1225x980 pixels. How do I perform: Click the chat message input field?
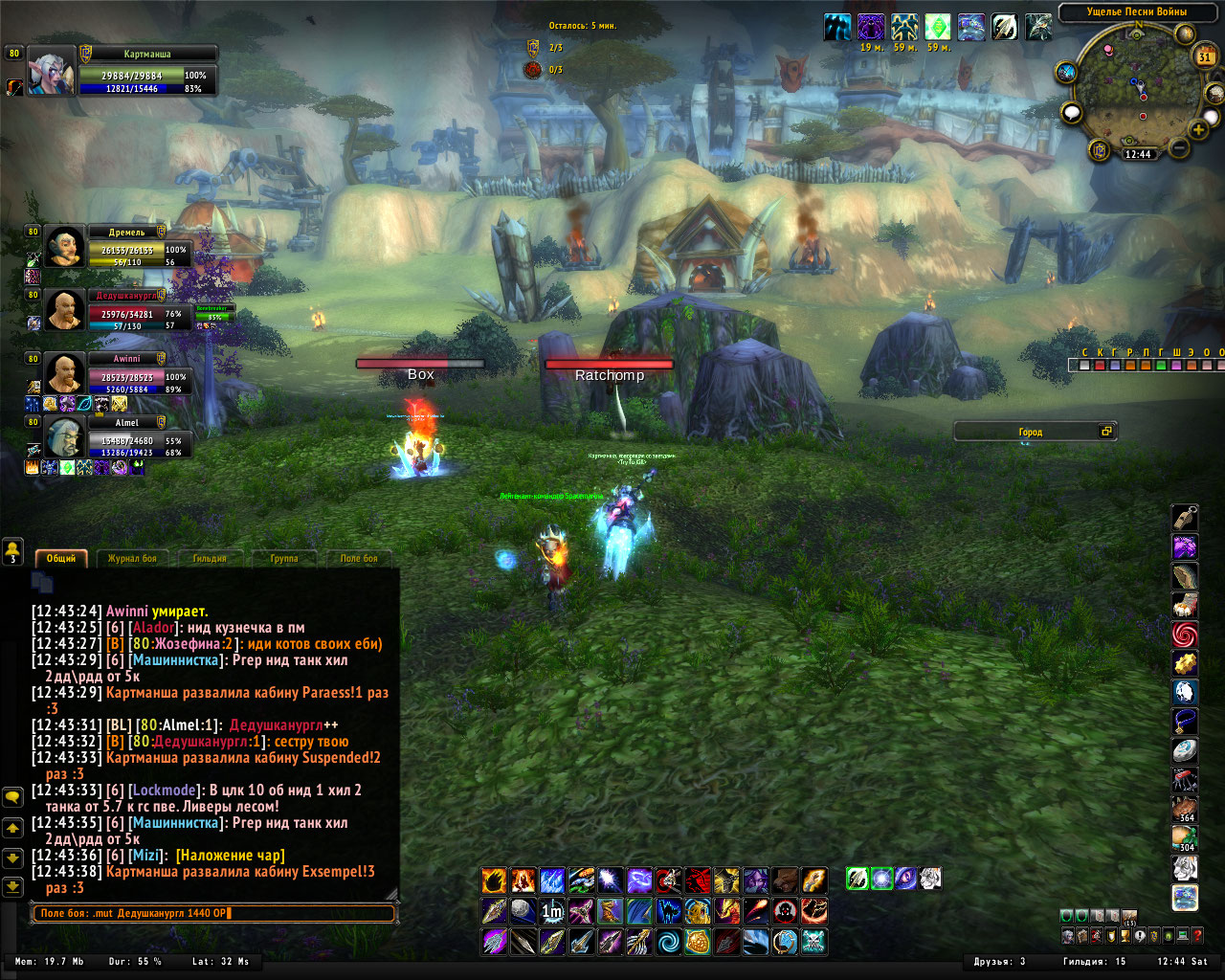215,913
